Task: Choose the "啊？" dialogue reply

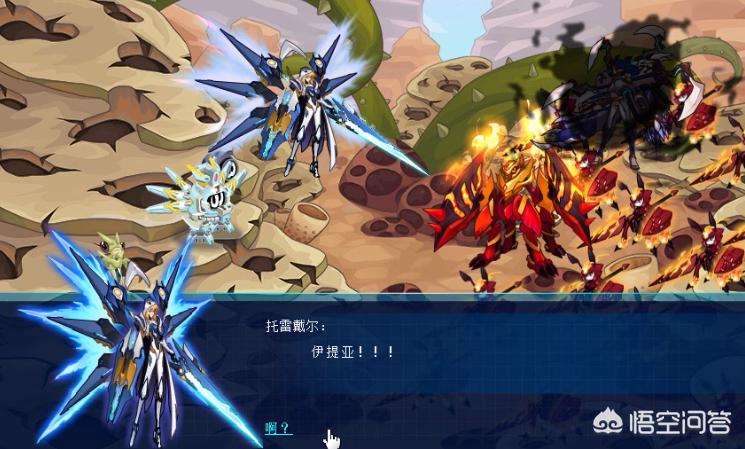Action: tap(277, 428)
